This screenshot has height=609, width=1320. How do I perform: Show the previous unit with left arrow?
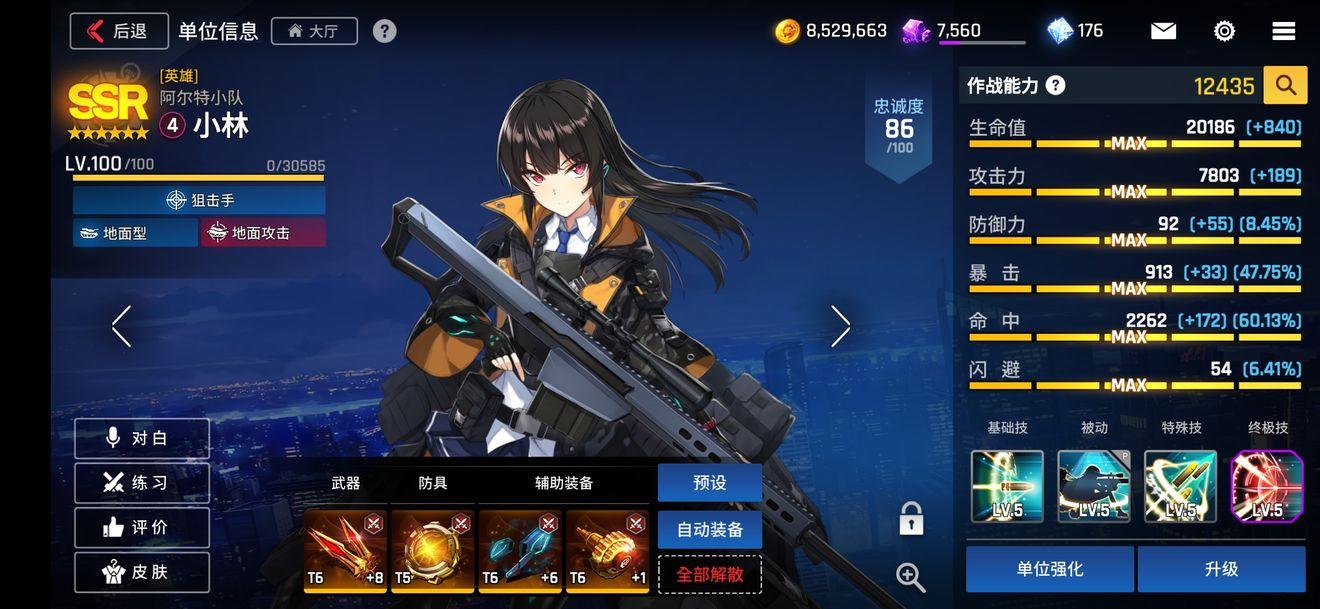pos(122,326)
